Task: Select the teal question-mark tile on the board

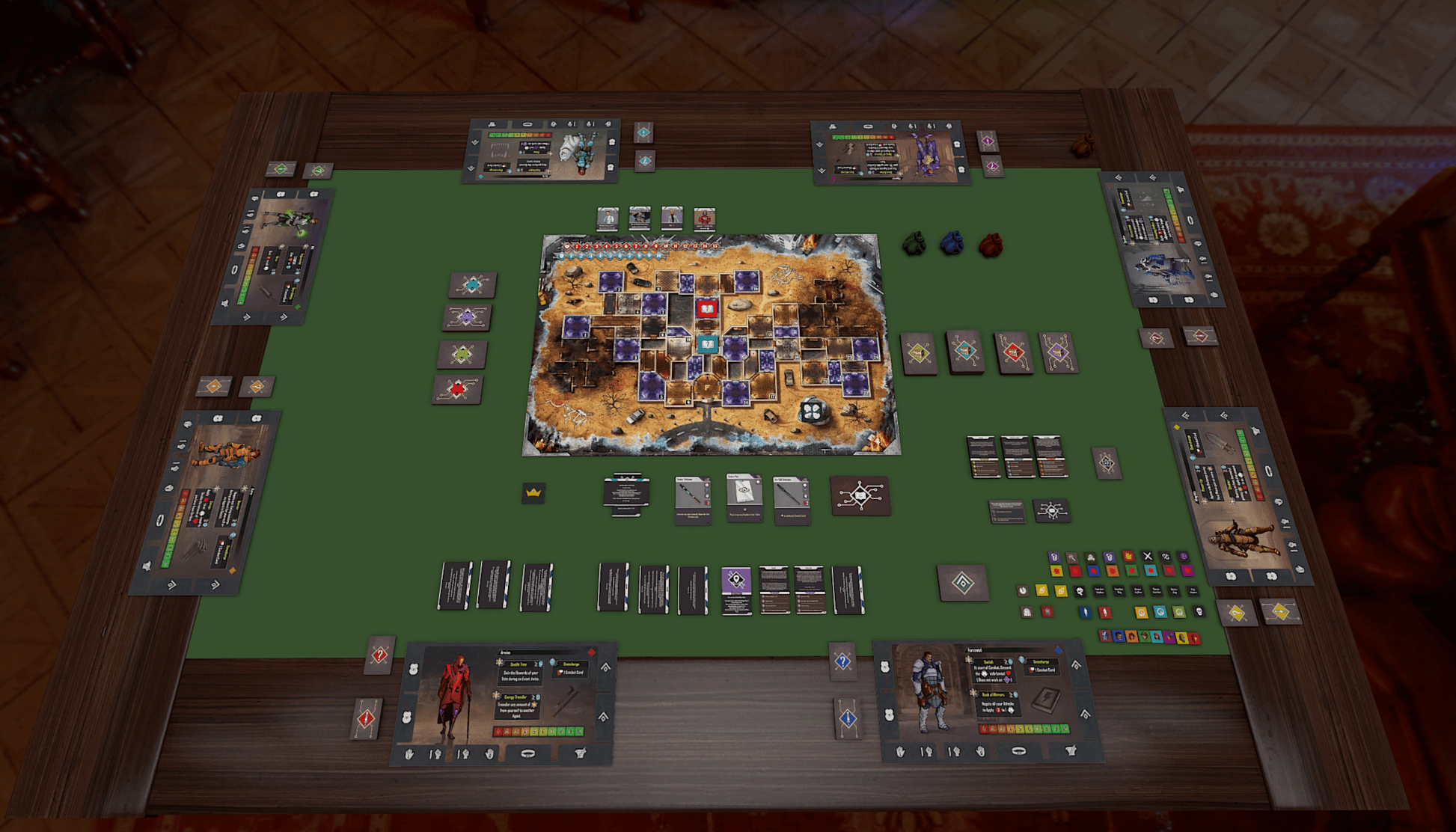Action: pyautogui.click(x=707, y=343)
